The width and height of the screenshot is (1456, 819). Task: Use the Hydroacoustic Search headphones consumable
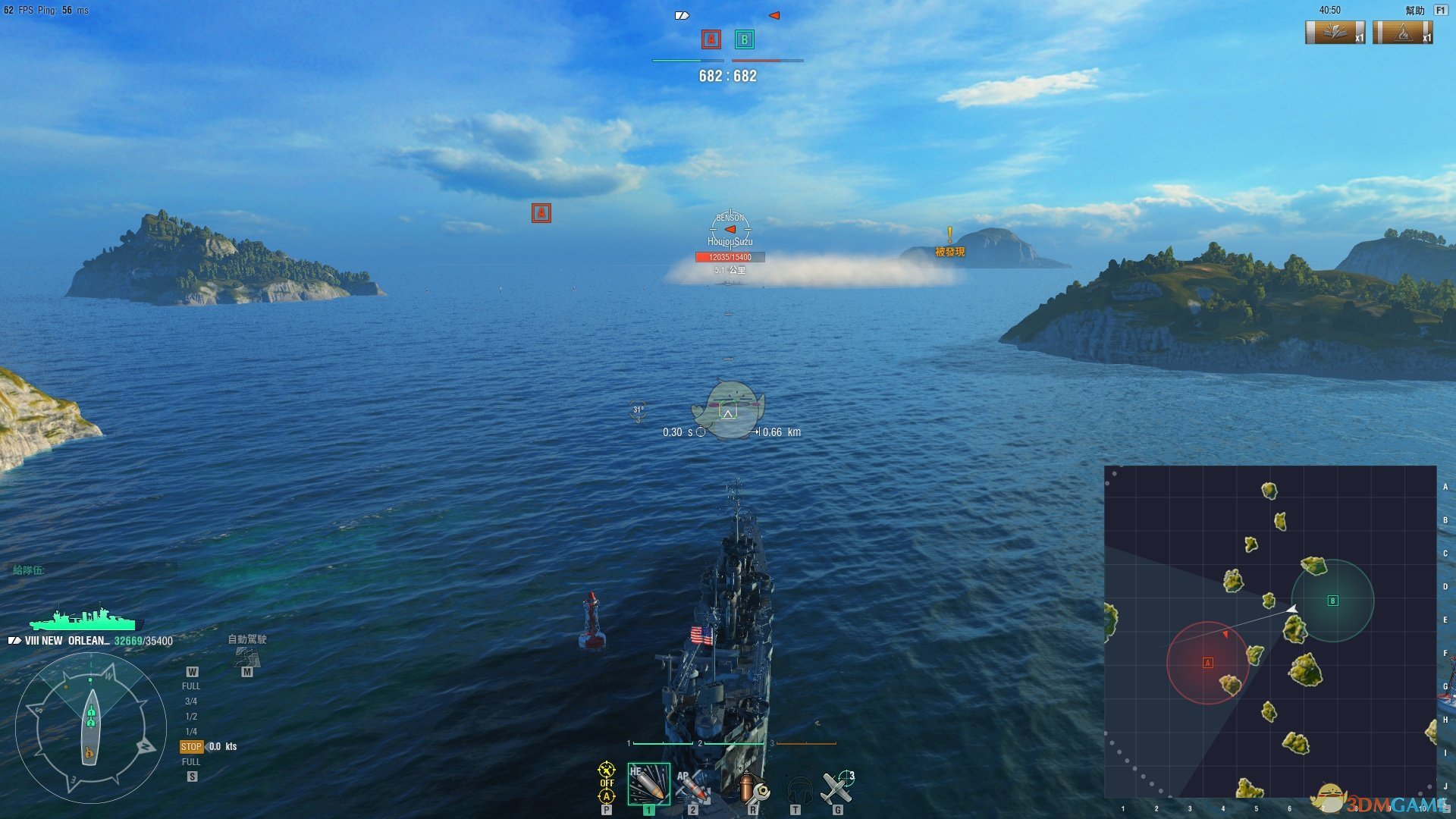(x=799, y=789)
